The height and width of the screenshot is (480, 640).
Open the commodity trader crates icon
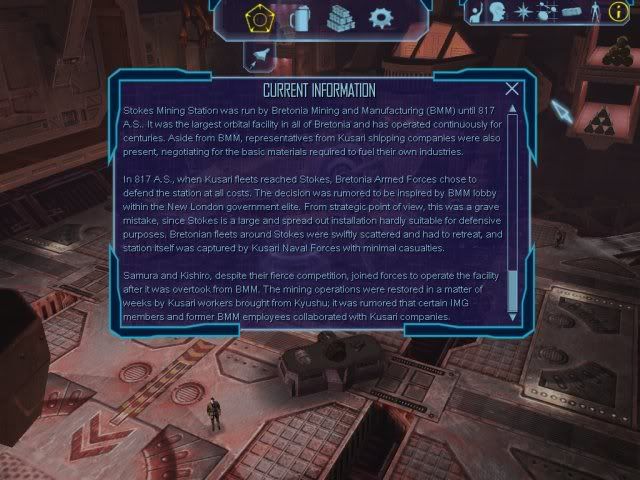340,17
